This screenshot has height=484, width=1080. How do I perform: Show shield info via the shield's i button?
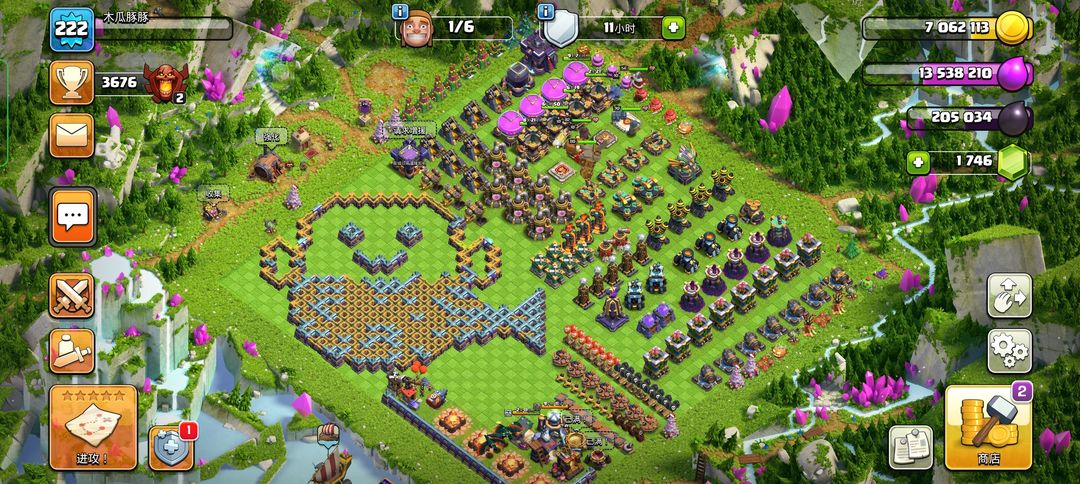point(545,11)
